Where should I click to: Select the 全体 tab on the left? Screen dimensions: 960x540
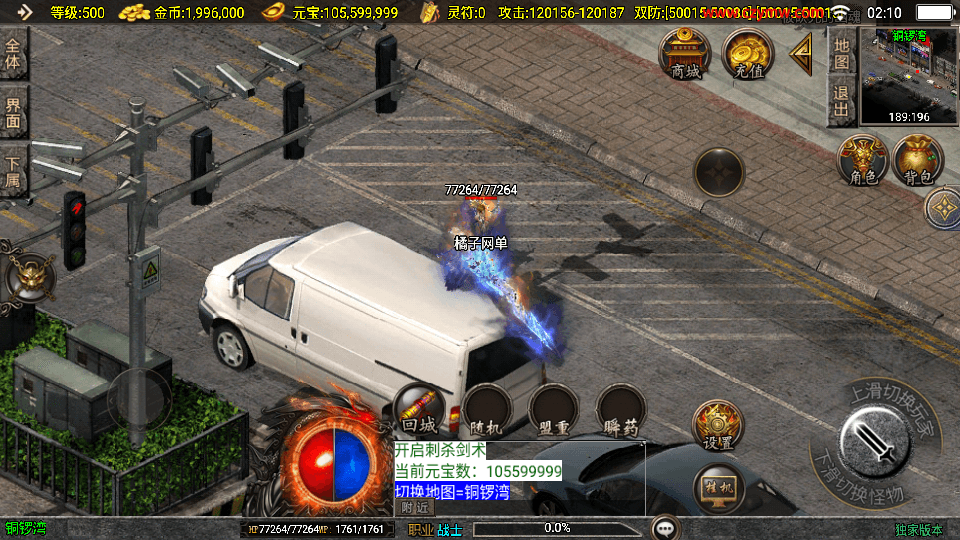14,53
